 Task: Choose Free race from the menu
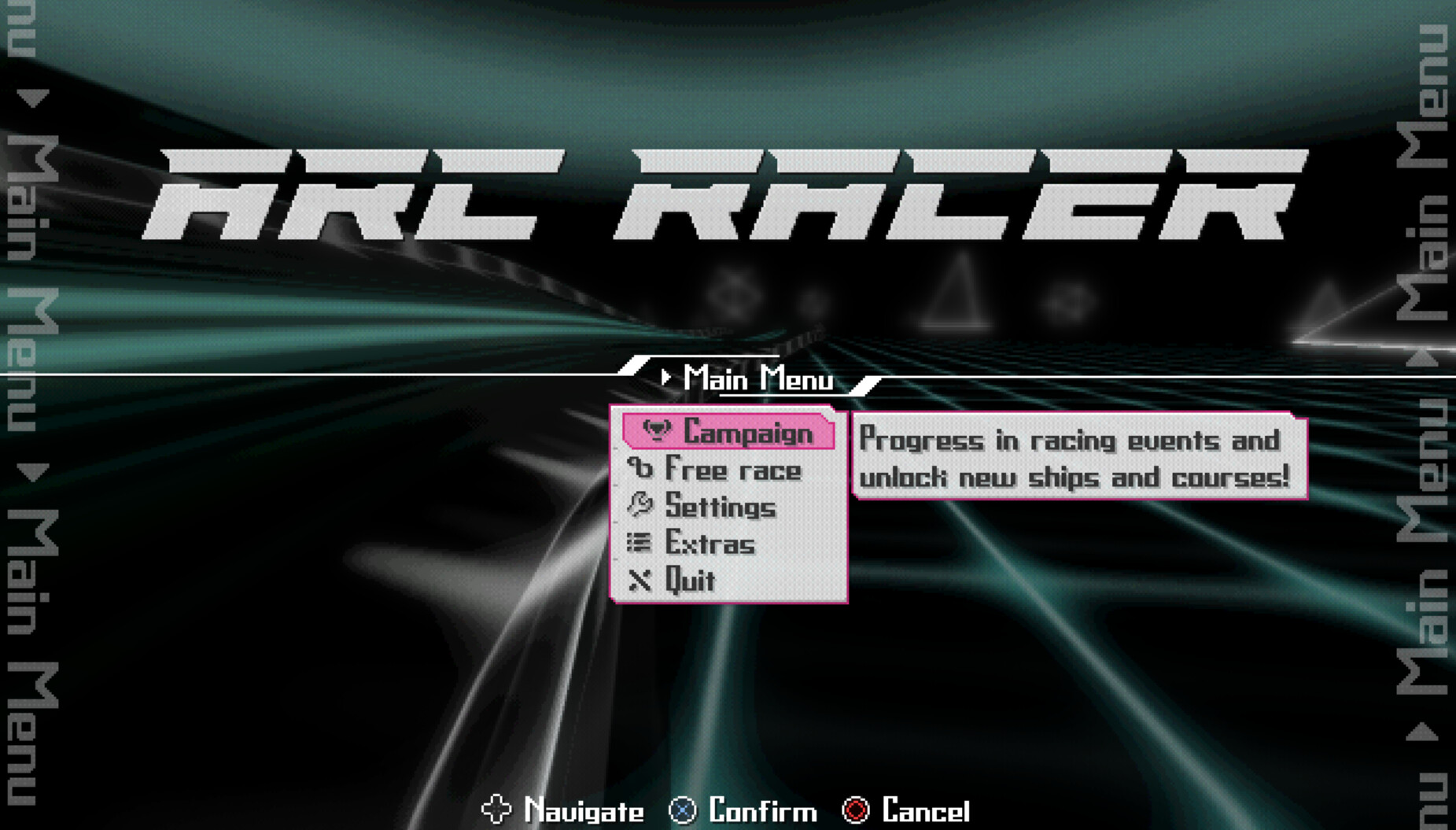tap(732, 470)
